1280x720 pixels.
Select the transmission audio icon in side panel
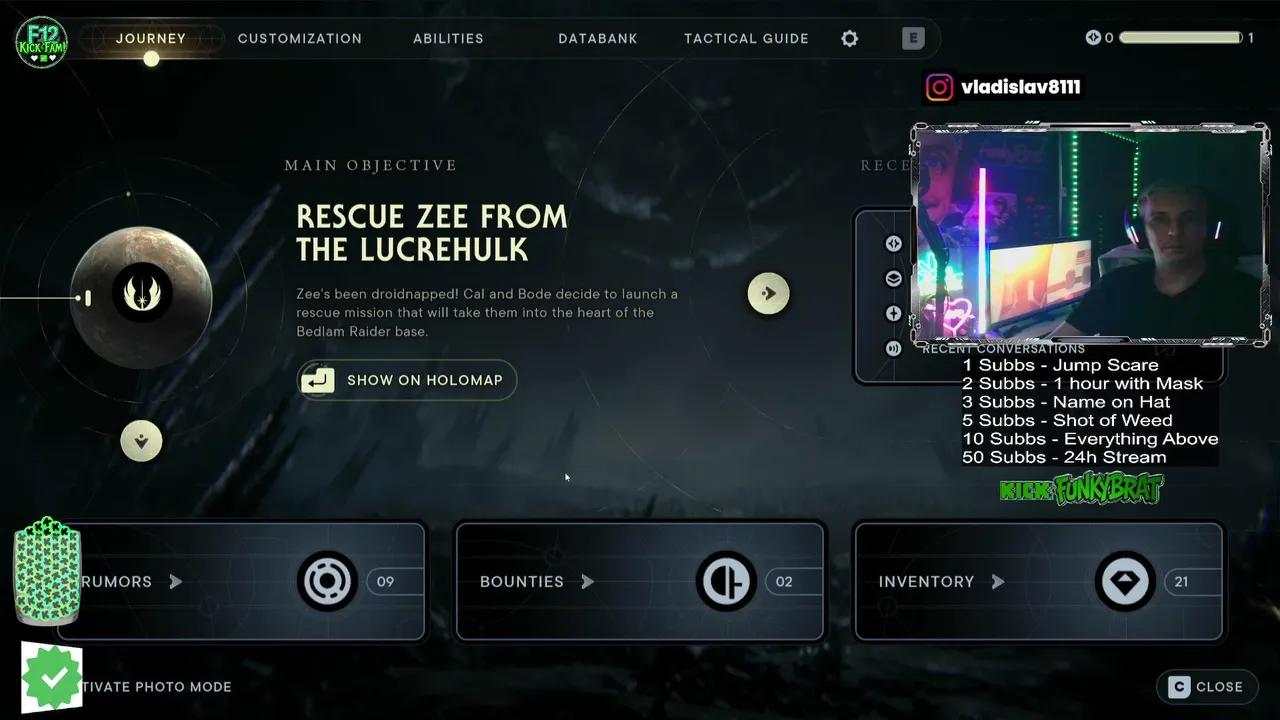[893, 348]
